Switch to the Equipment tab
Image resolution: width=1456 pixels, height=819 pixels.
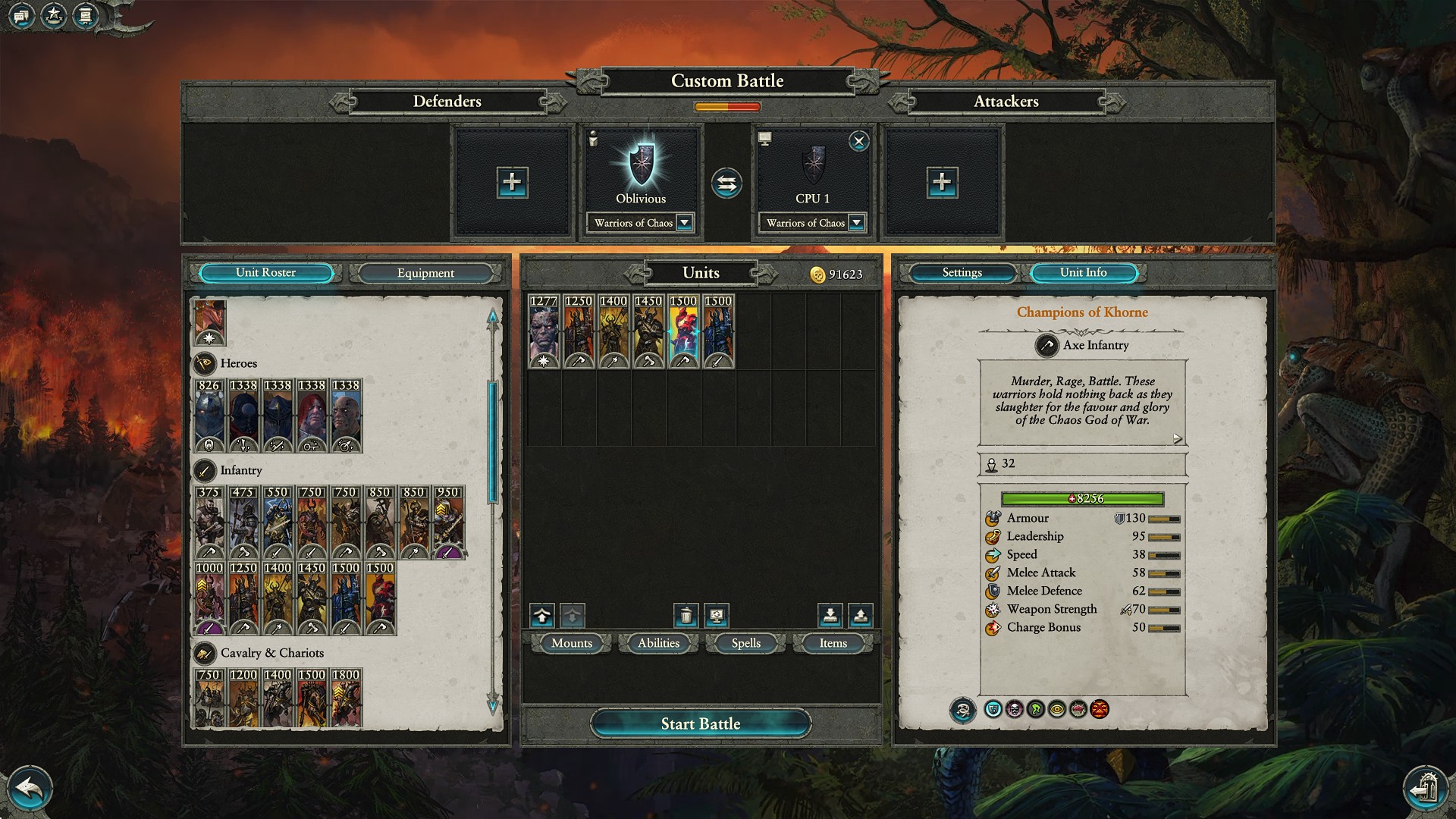coord(425,273)
